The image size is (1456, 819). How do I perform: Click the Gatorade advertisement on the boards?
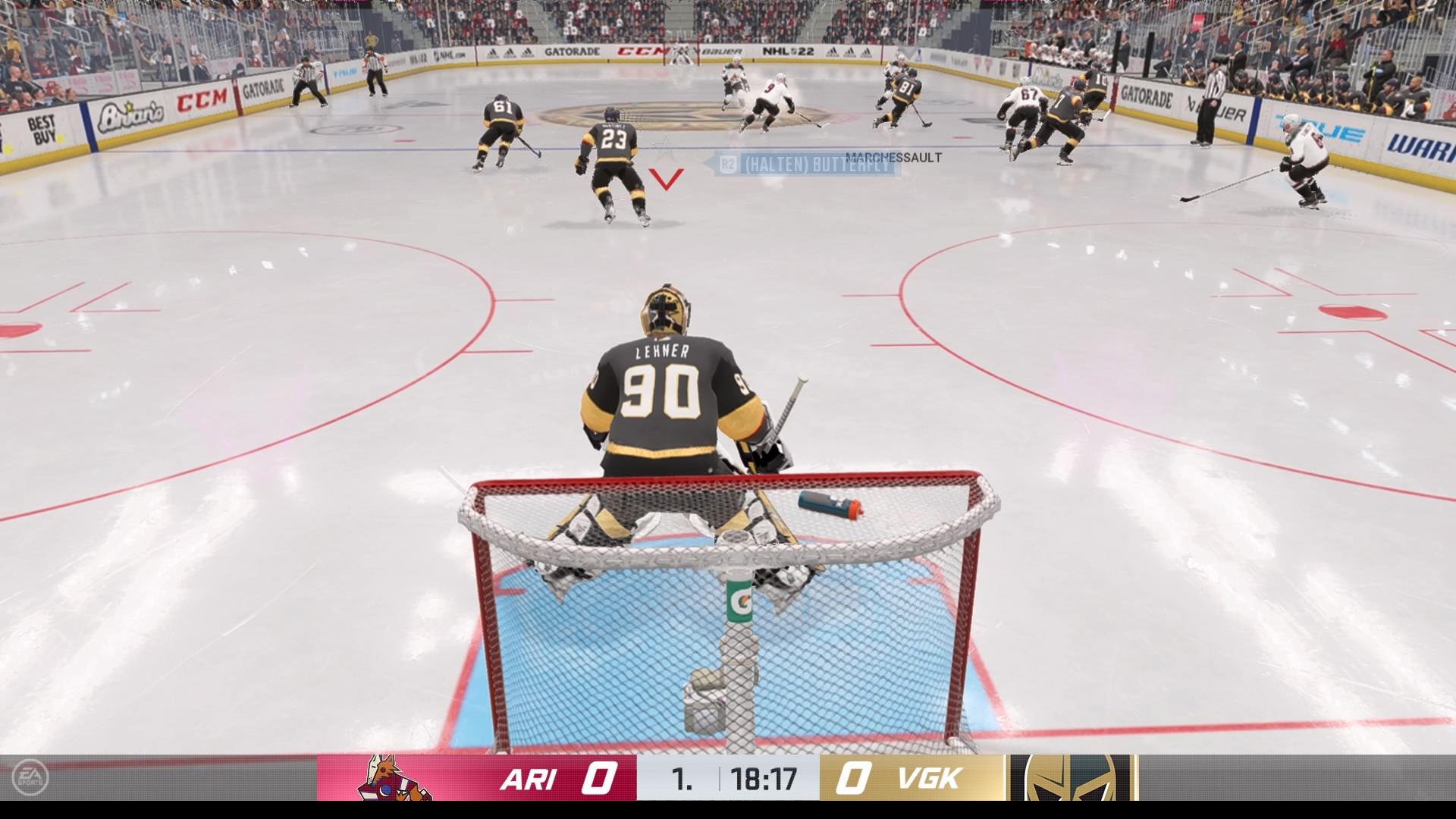pyautogui.click(x=574, y=51)
